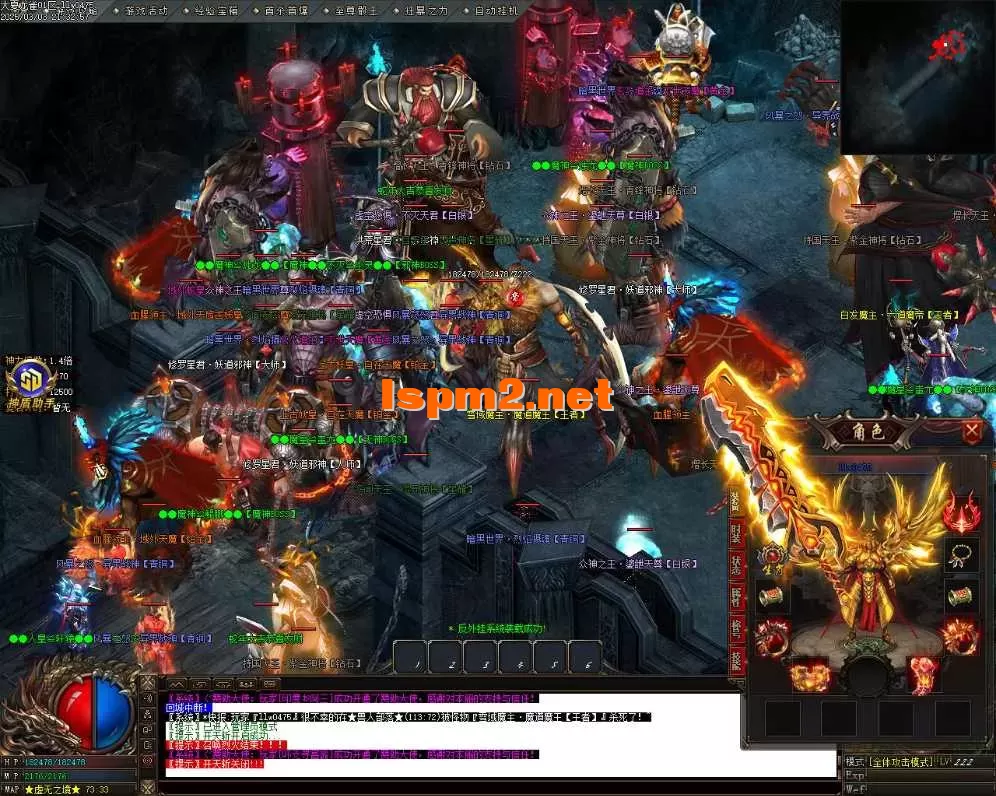
Task: Select the left green bracelet slot
Action: (771, 597)
